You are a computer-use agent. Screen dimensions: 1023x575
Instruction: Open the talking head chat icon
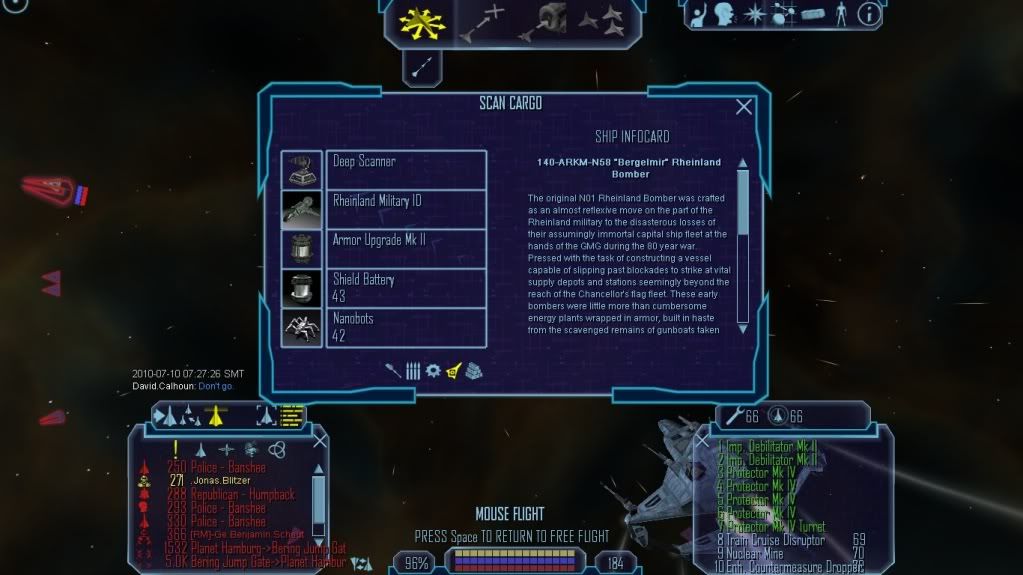(x=722, y=14)
